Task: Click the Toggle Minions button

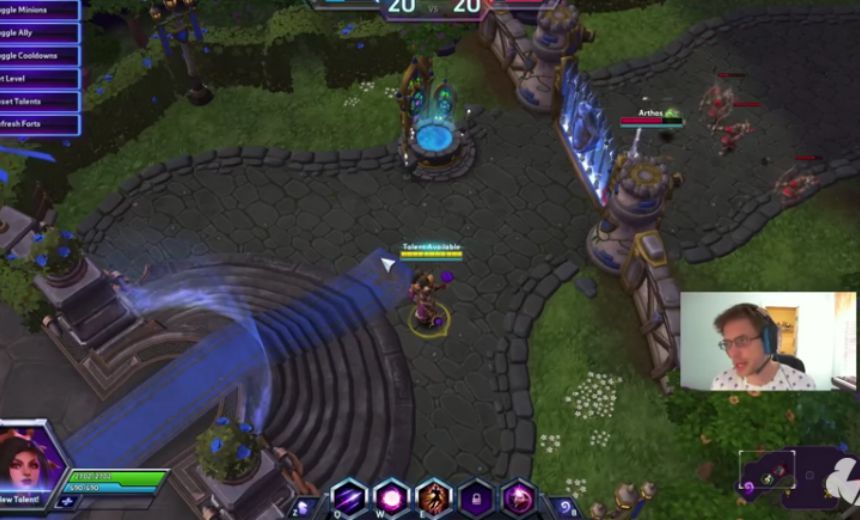Action: point(38,10)
